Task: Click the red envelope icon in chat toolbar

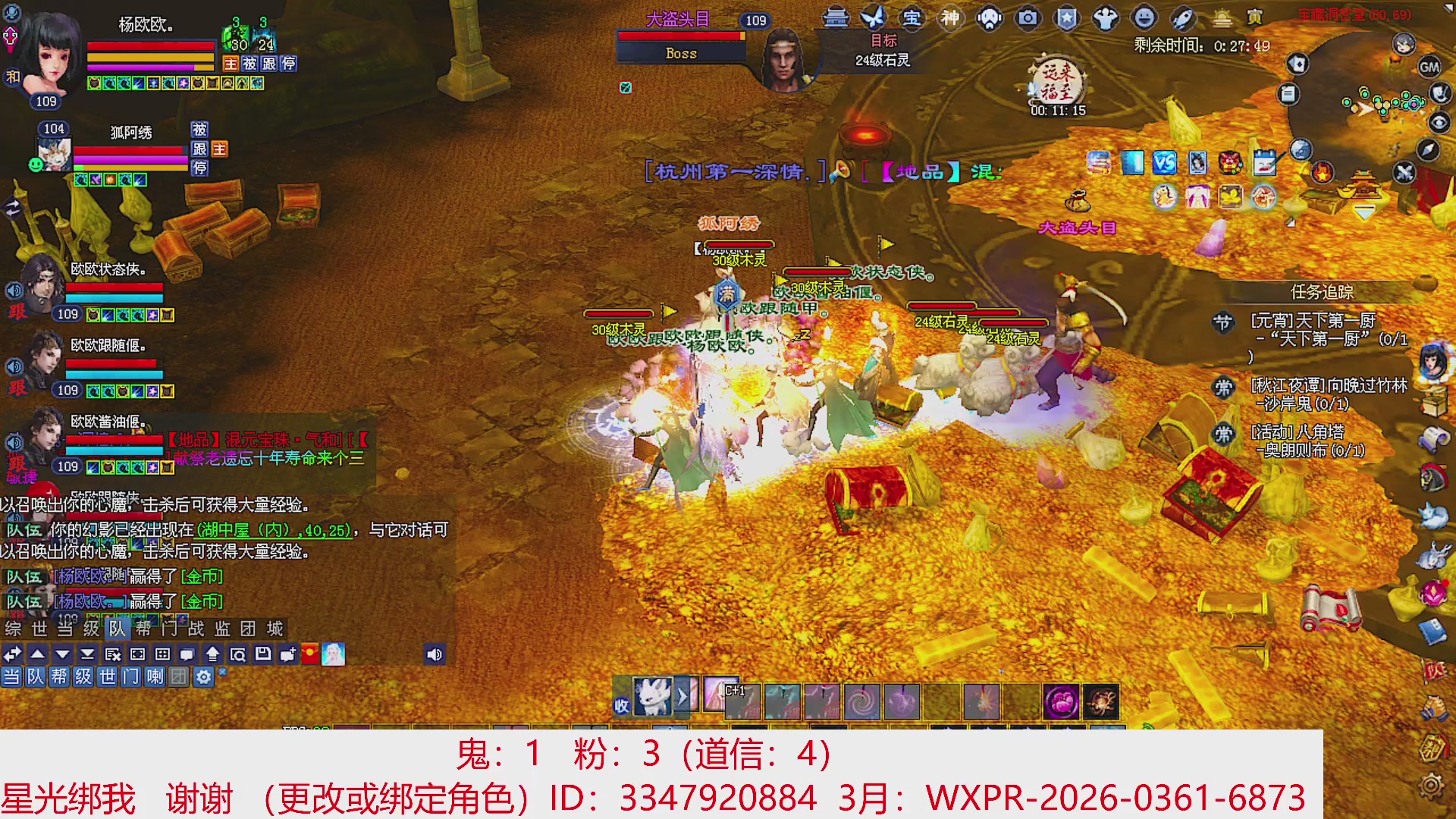Action: 310,654
